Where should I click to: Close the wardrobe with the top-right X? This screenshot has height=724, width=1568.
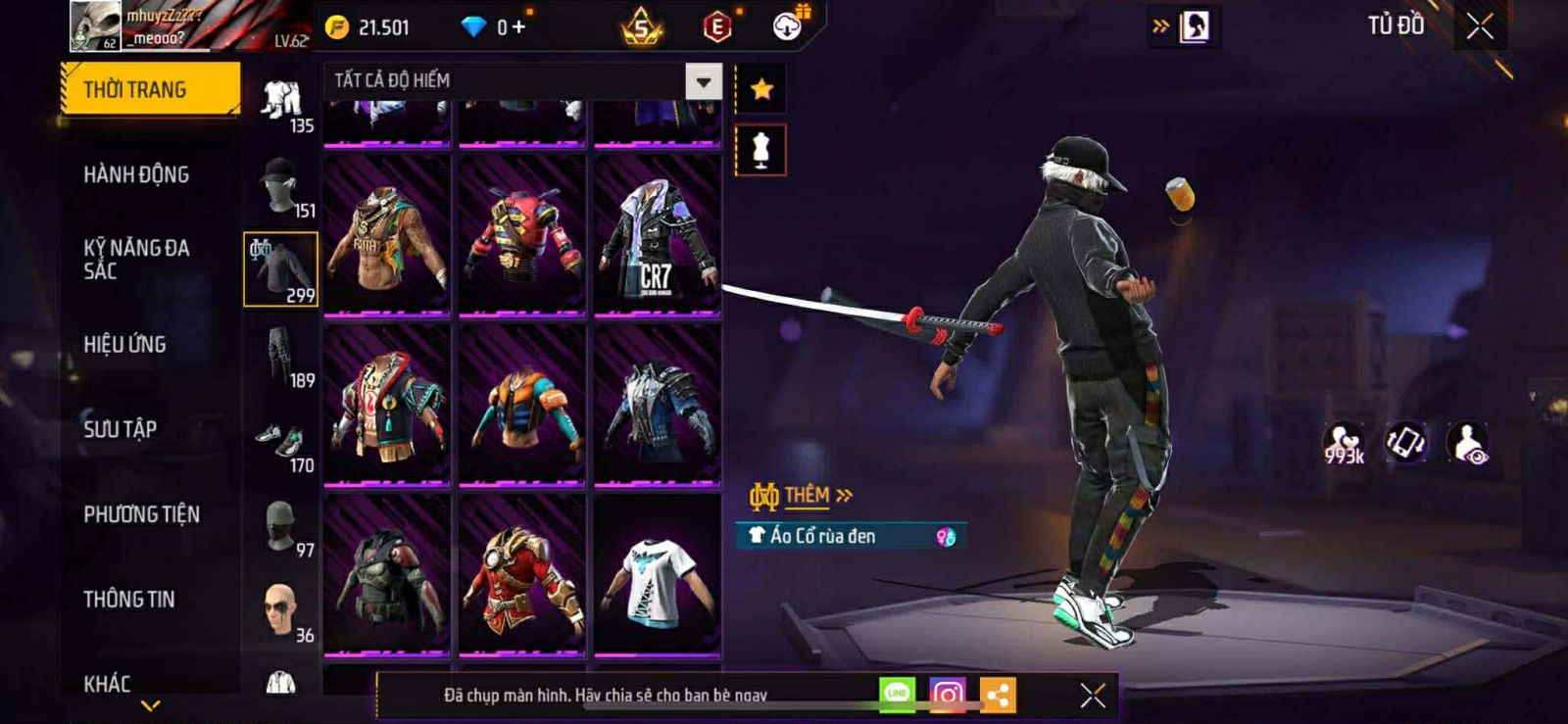pyautogui.click(x=1480, y=26)
